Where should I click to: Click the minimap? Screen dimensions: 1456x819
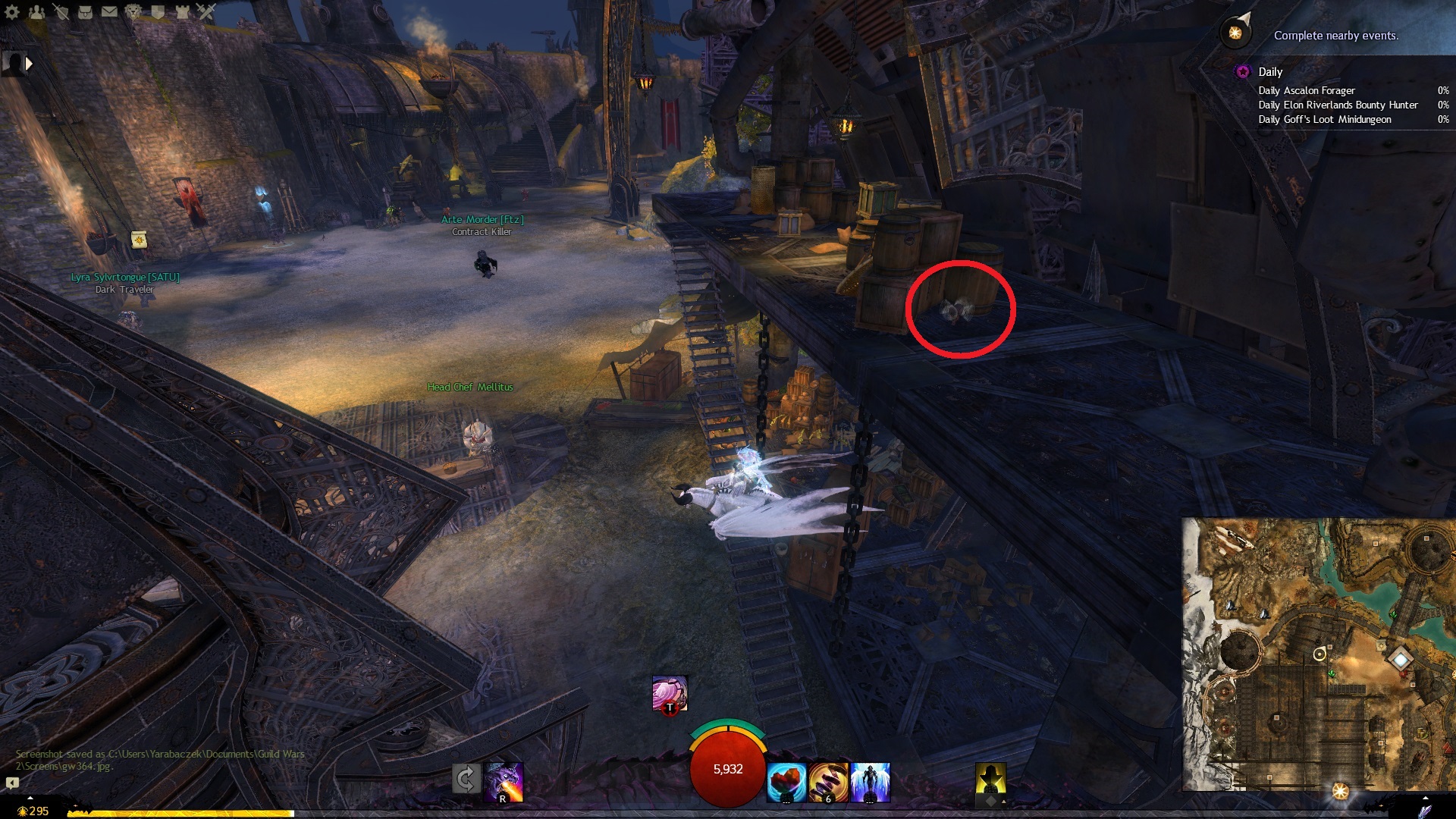[x=1318, y=654]
